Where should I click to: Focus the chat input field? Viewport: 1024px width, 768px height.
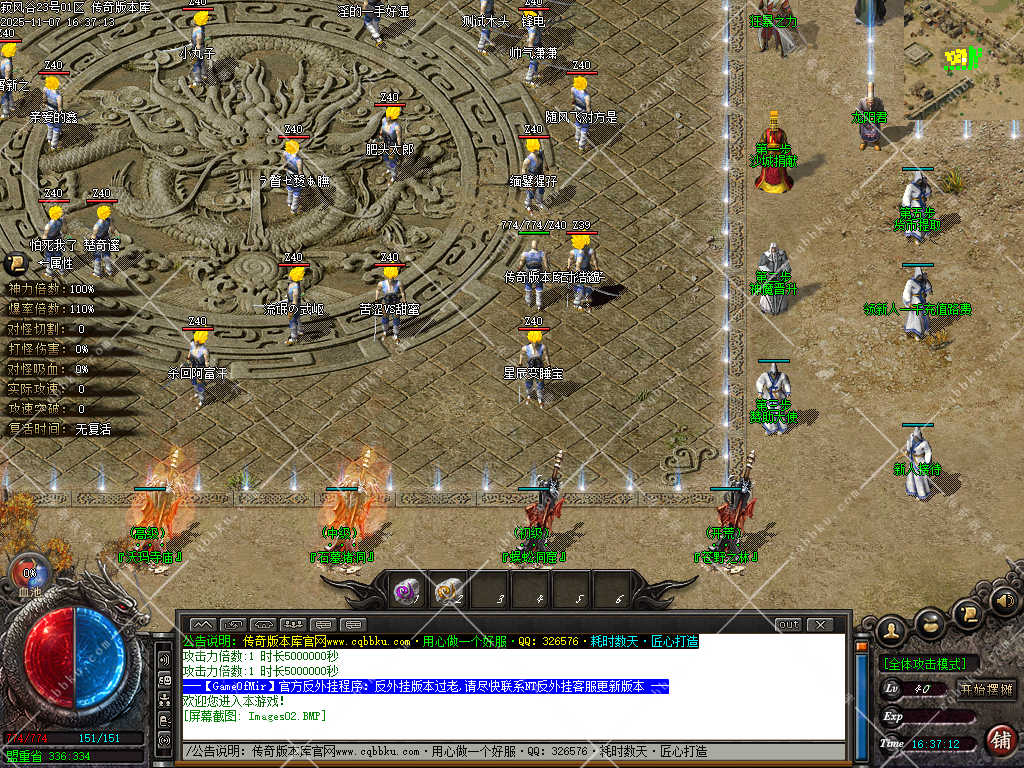[x=510, y=751]
